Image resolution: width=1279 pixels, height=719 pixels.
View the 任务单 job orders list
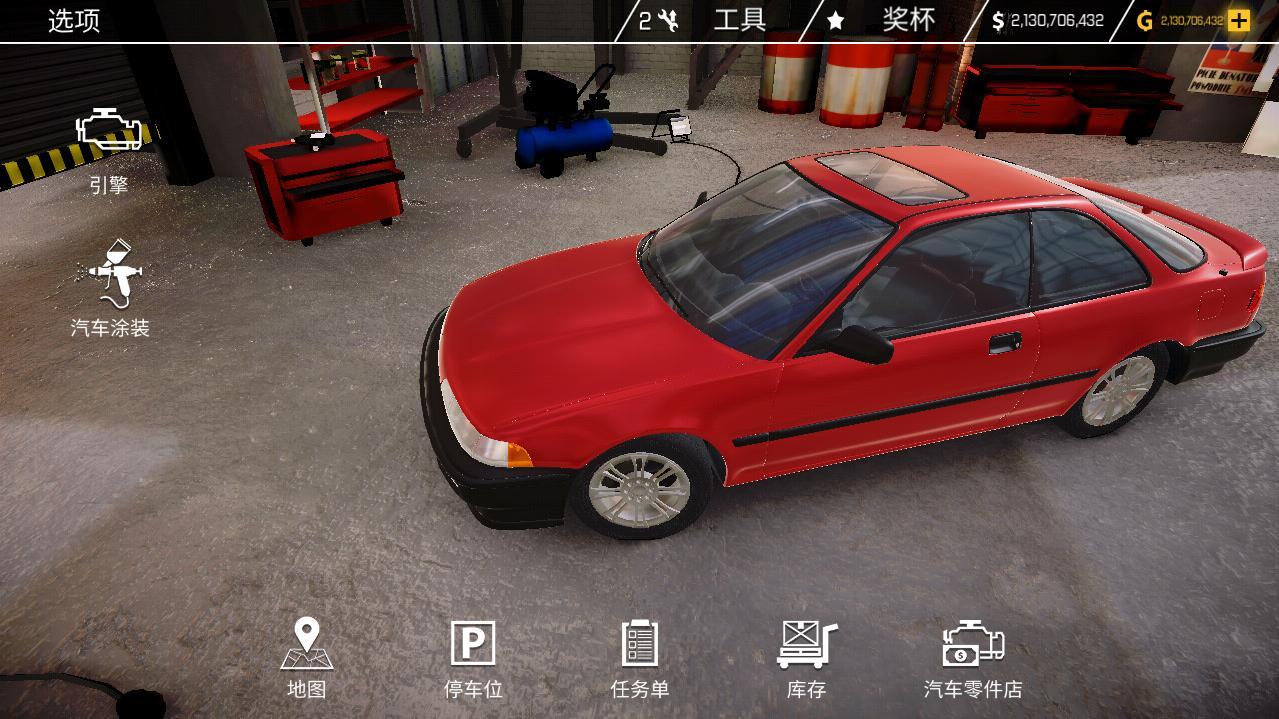tap(640, 657)
